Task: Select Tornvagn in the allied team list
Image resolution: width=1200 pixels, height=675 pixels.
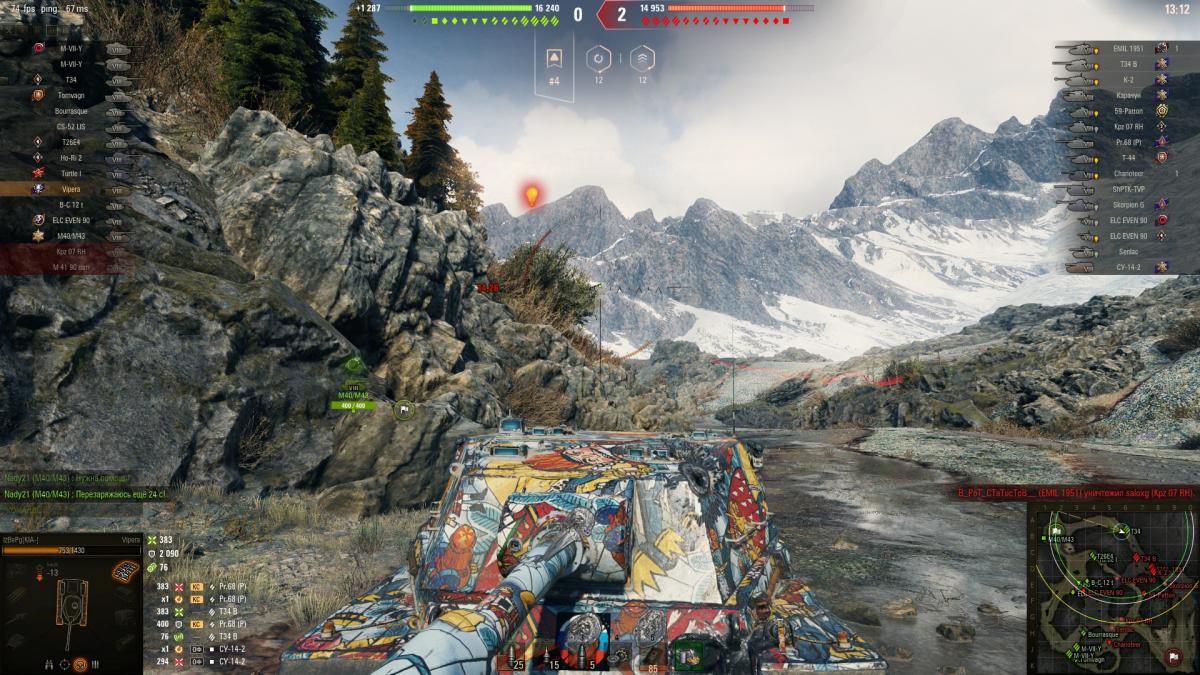Action: [70, 95]
